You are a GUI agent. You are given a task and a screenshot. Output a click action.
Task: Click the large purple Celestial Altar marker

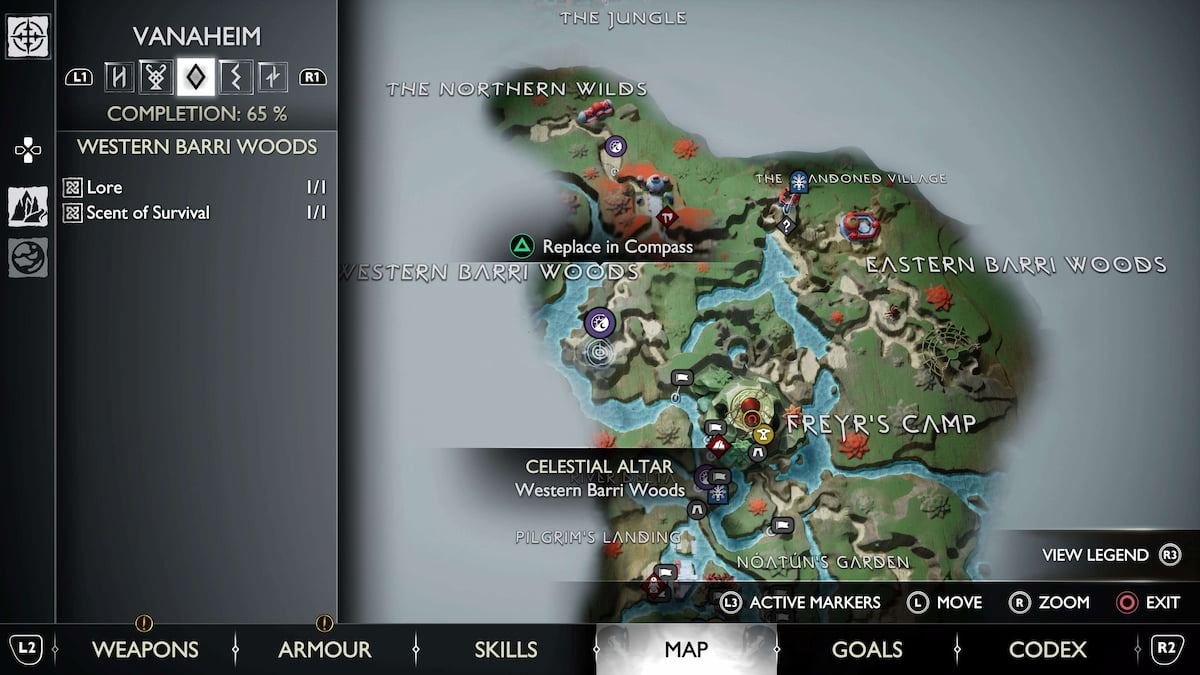point(600,322)
